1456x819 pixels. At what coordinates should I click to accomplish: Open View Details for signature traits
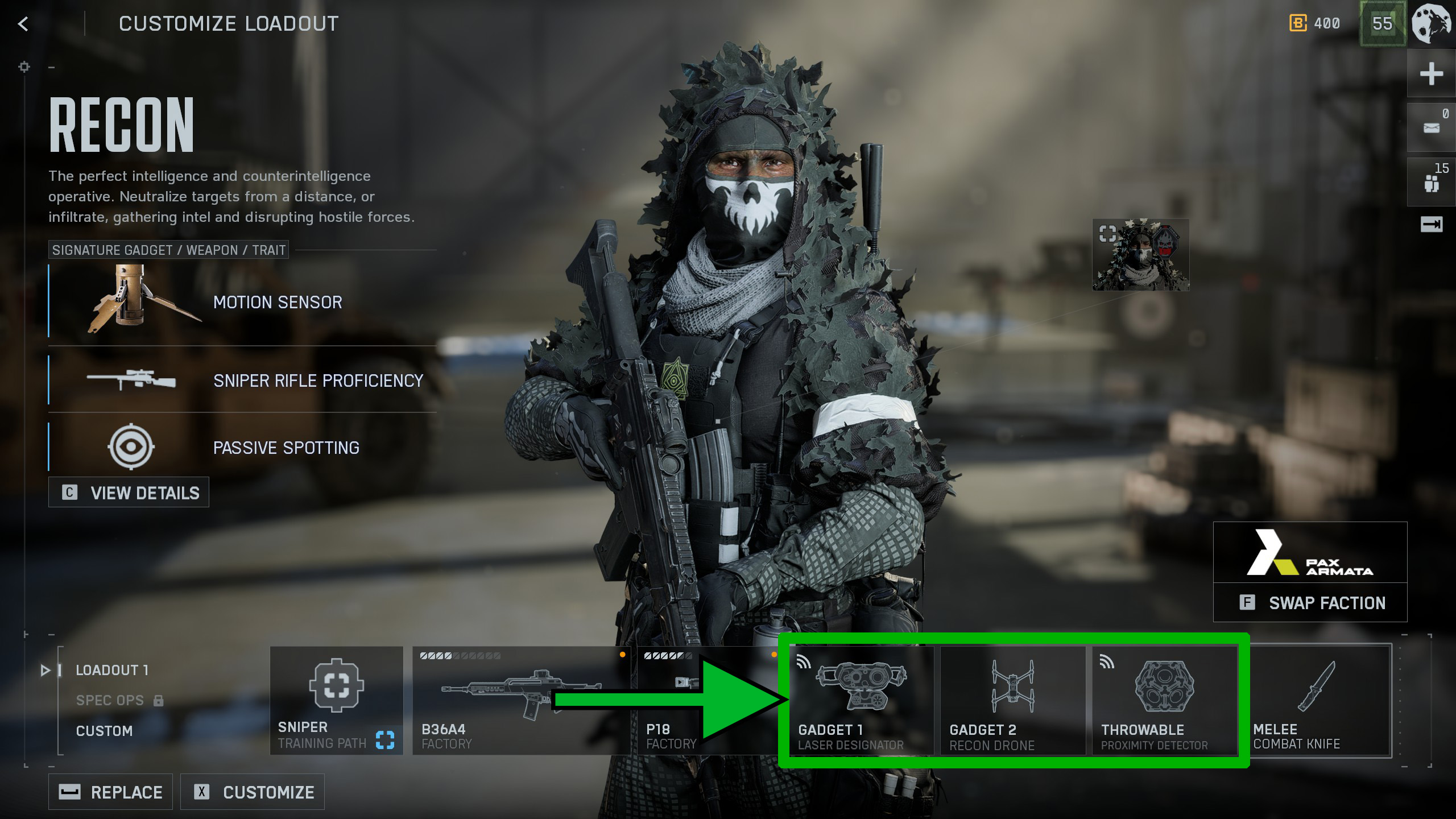point(129,493)
